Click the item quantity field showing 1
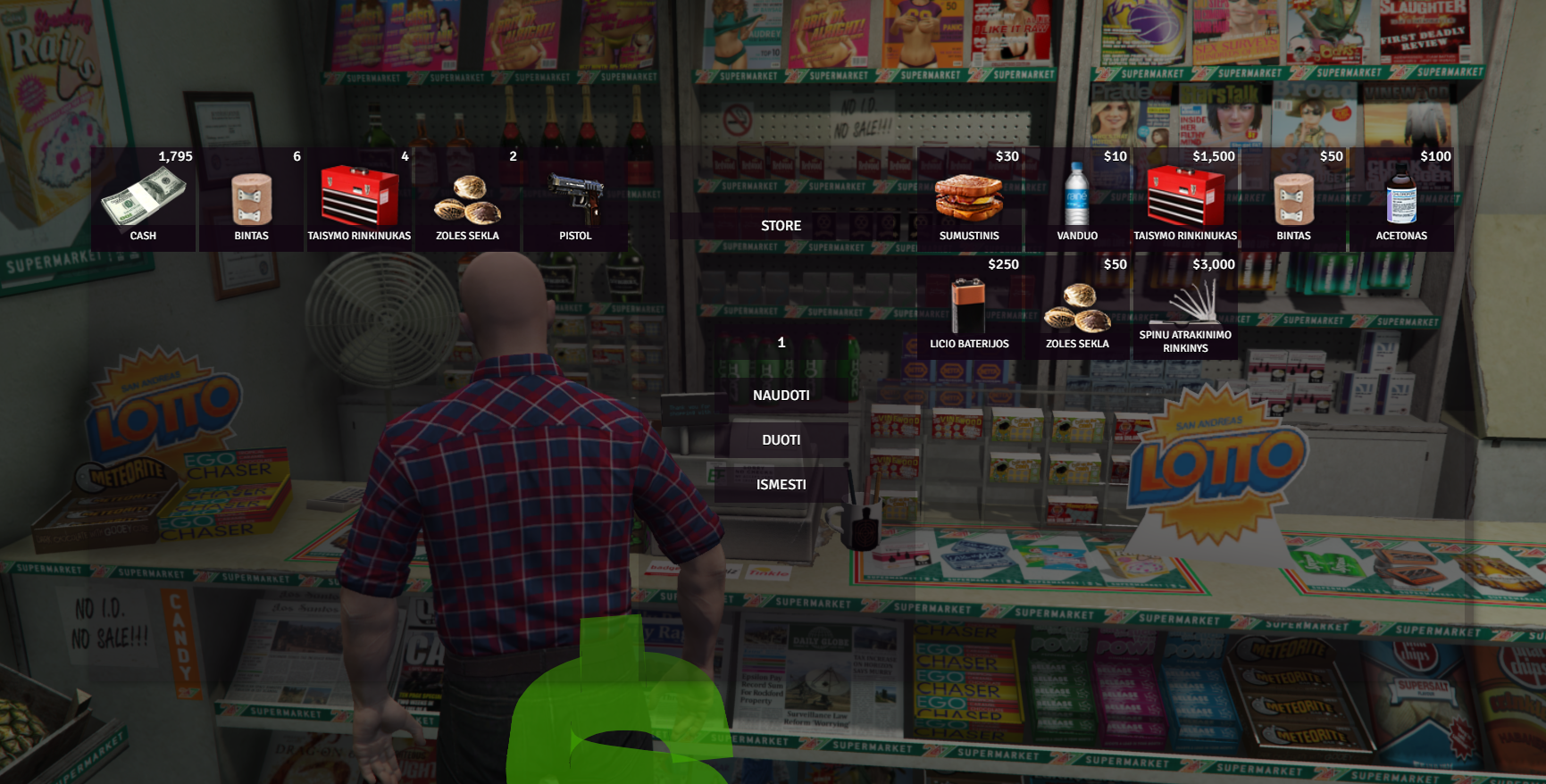The image size is (1546, 784). click(781, 343)
